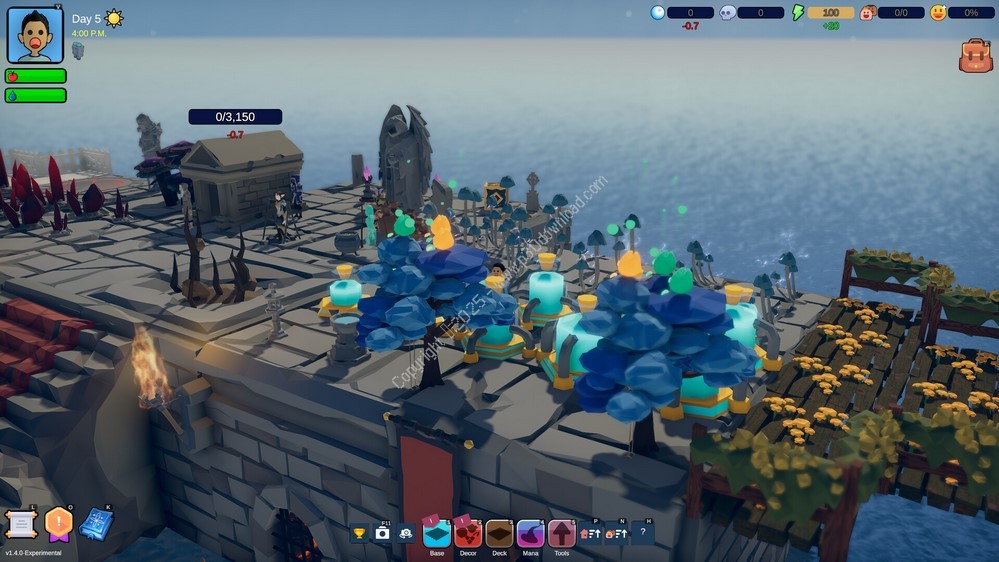
Task: Click the rotate camera view button
Action: [x=405, y=534]
